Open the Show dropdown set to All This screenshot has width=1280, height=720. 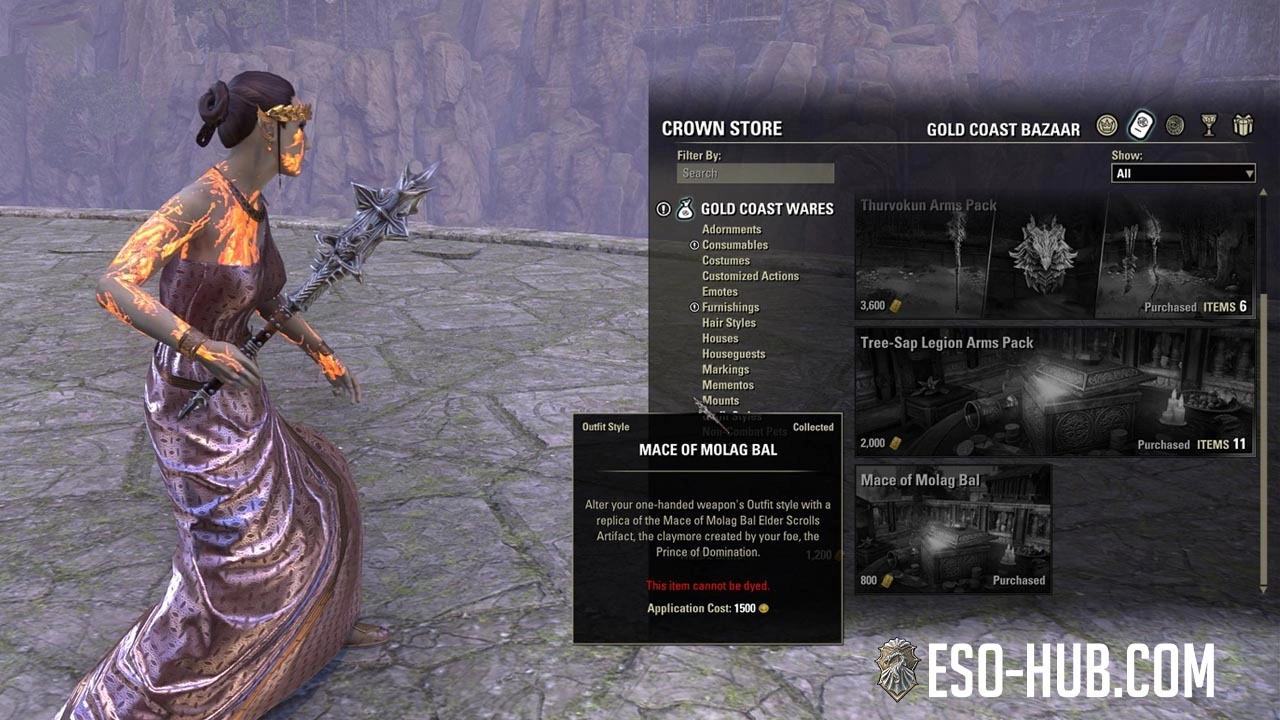point(1183,174)
